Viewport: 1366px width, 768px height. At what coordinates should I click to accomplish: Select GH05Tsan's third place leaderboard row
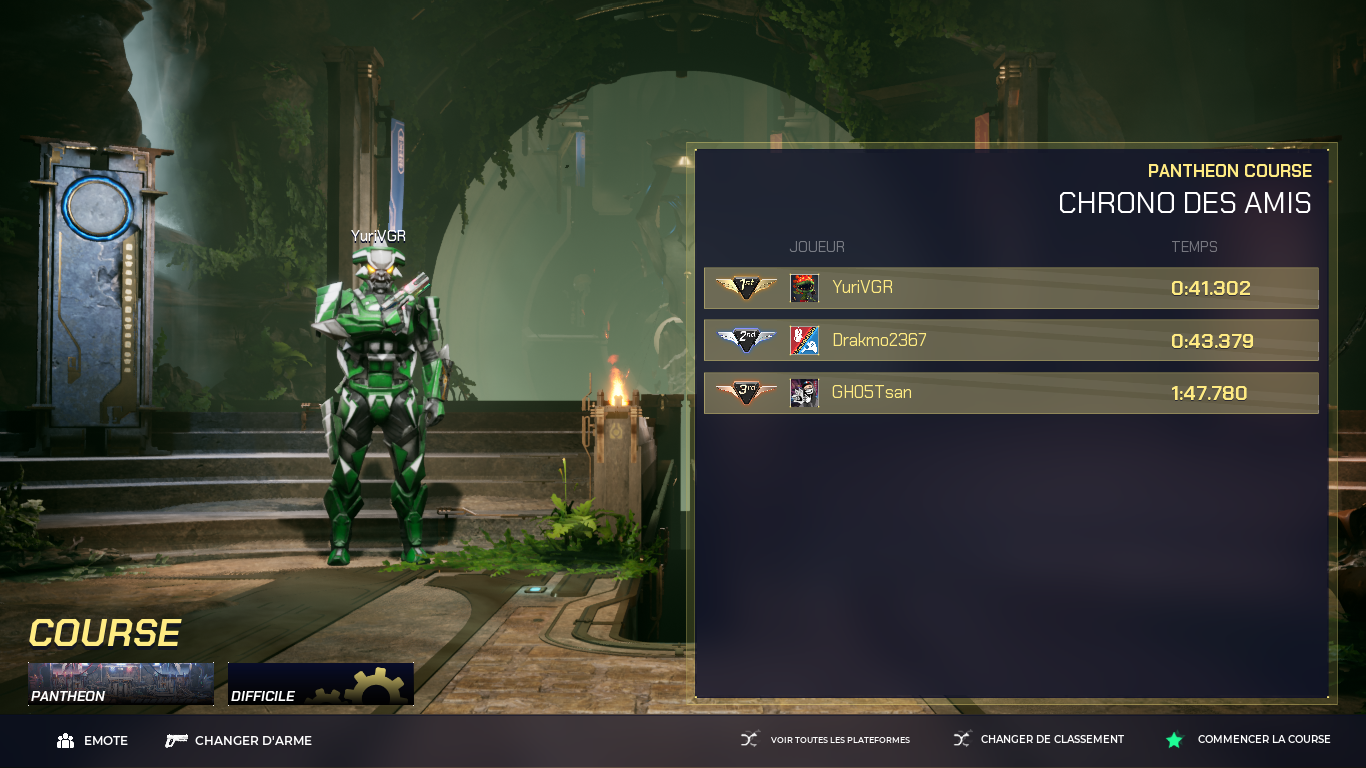pyautogui.click(x=1010, y=393)
